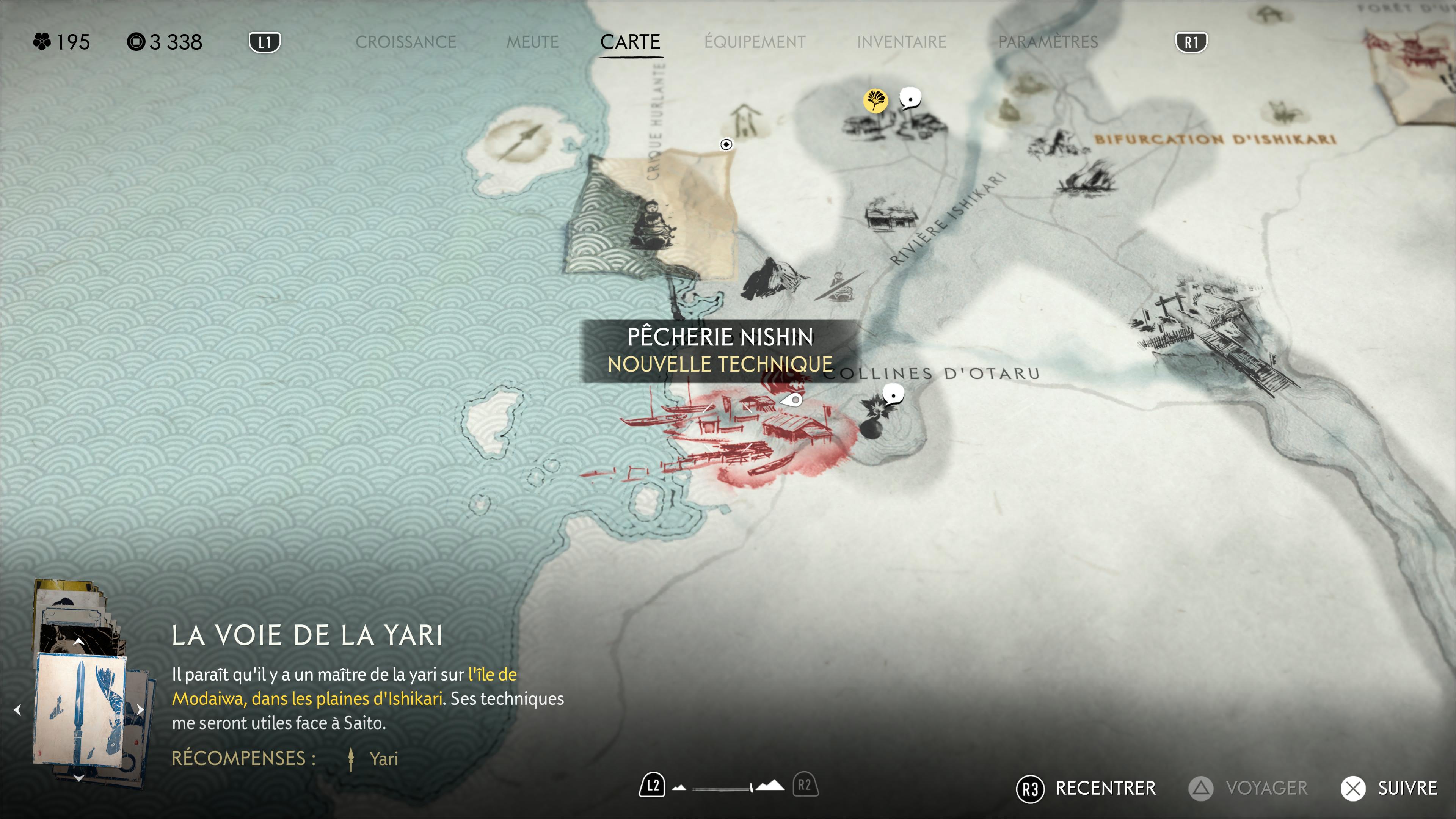Open the Meute tab
1456x819 pixels.
pyautogui.click(x=532, y=42)
